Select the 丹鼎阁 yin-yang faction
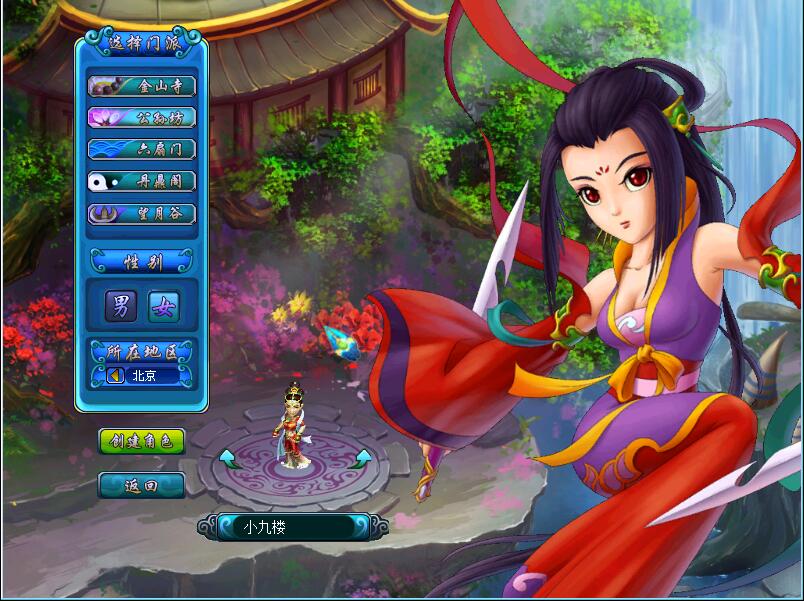Screen dimensions: 804x601 tap(141, 182)
